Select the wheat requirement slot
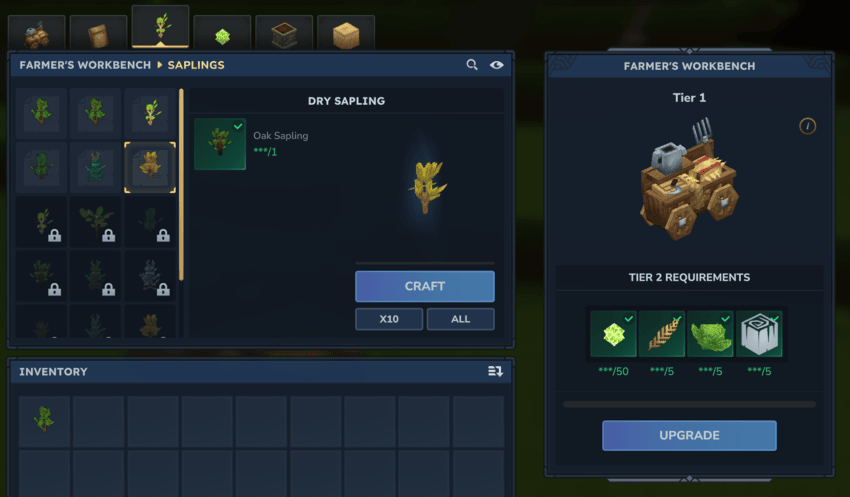 pyautogui.click(x=662, y=334)
